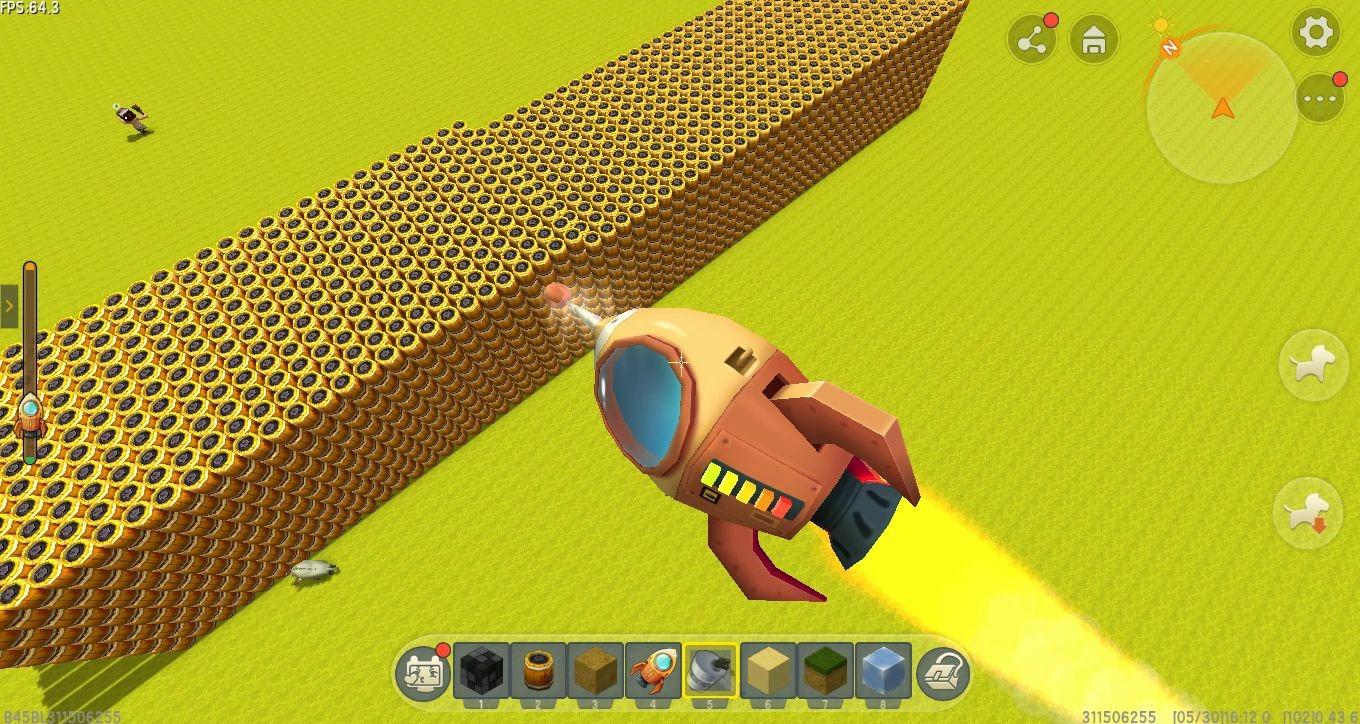The width and height of the screenshot is (1360, 724).
Task: Select the wooden barrel in slot 2
Action: [x=538, y=670]
